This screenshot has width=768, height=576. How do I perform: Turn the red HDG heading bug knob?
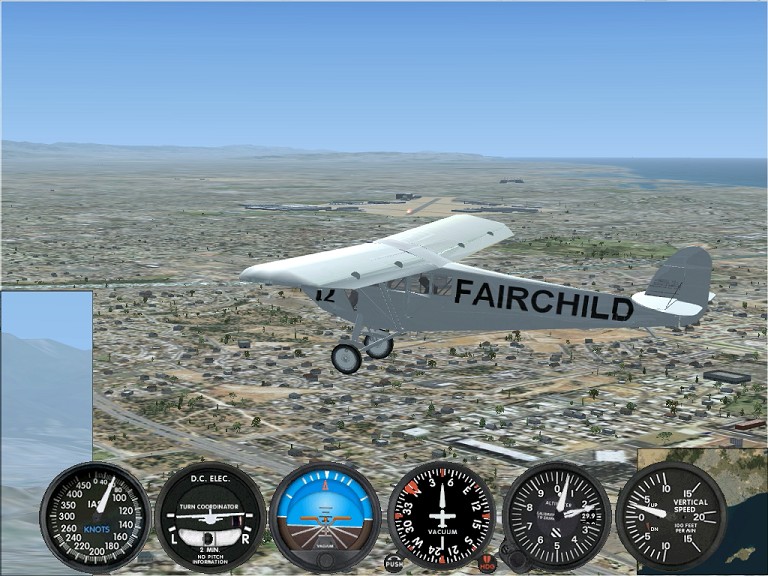pyautogui.click(x=487, y=564)
